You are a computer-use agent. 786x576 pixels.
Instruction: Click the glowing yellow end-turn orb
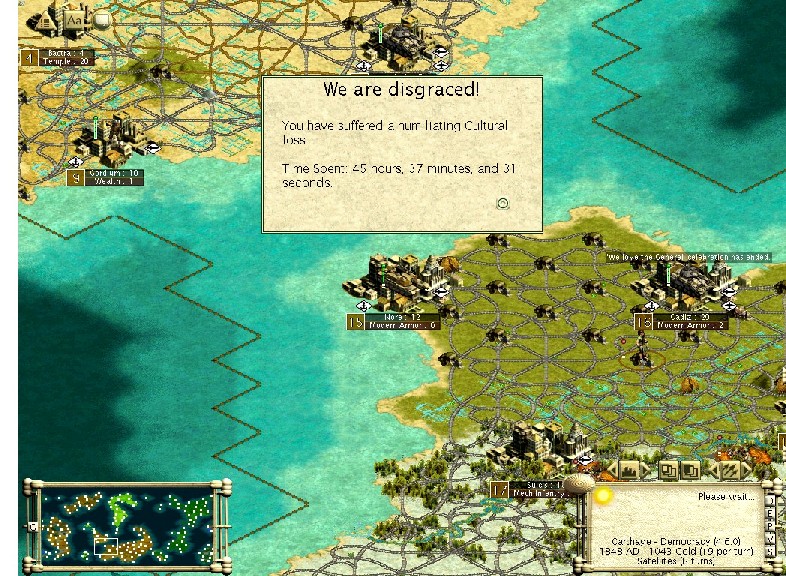click(x=603, y=495)
